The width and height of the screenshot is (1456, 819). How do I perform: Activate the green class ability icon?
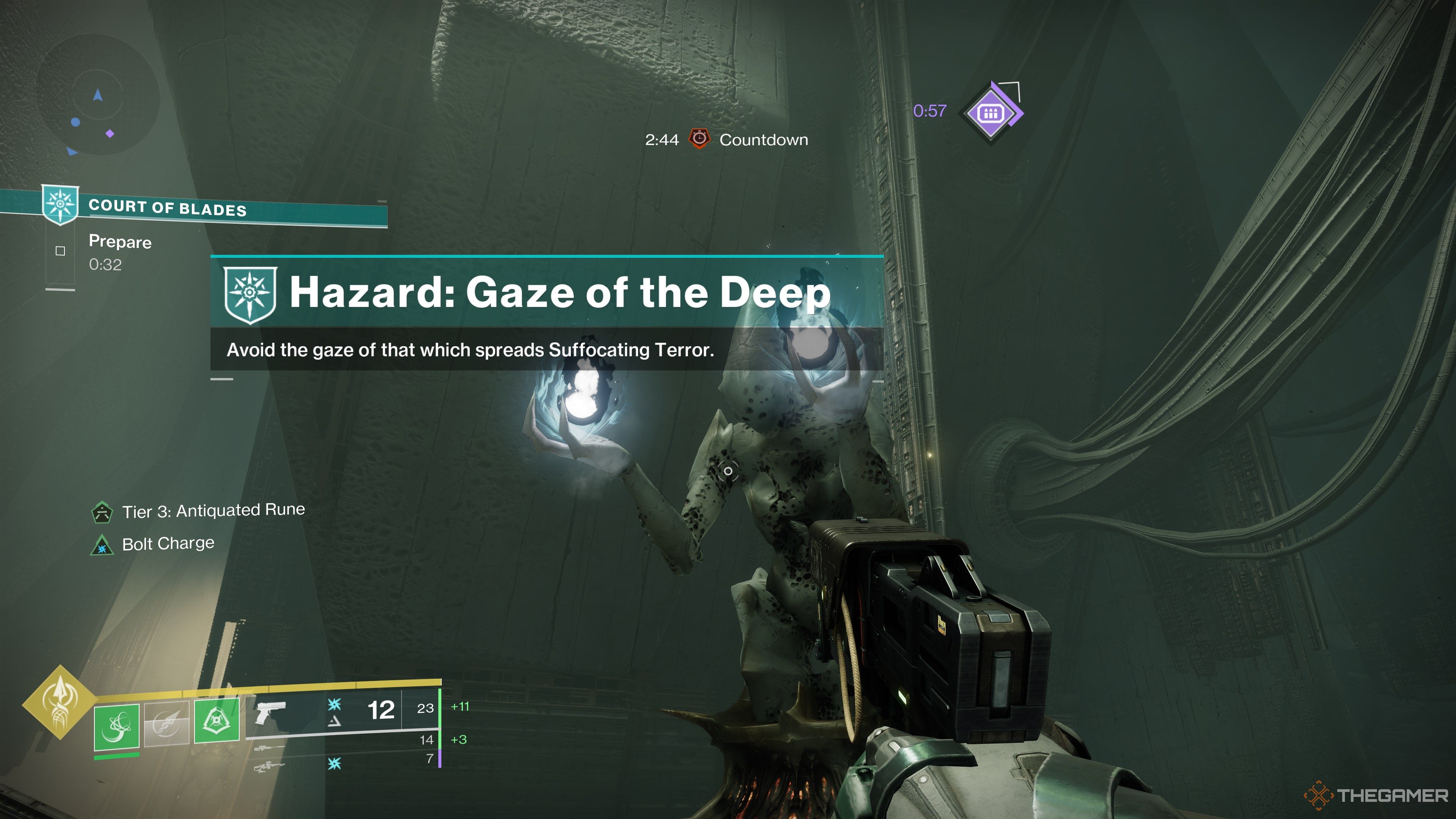pyautogui.click(x=217, y=721)
